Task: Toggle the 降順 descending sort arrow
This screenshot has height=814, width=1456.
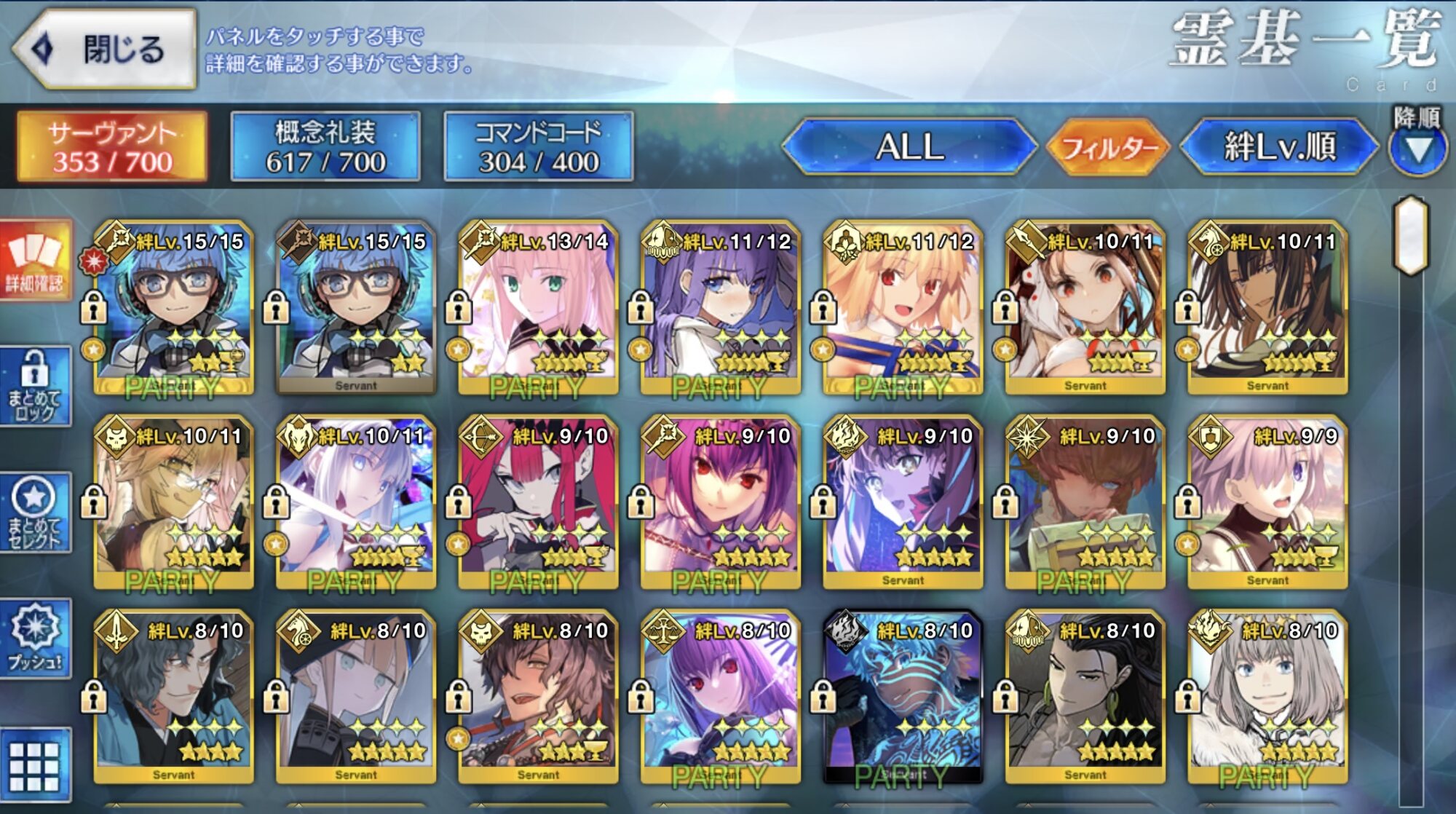Action: pos(1417,149)
